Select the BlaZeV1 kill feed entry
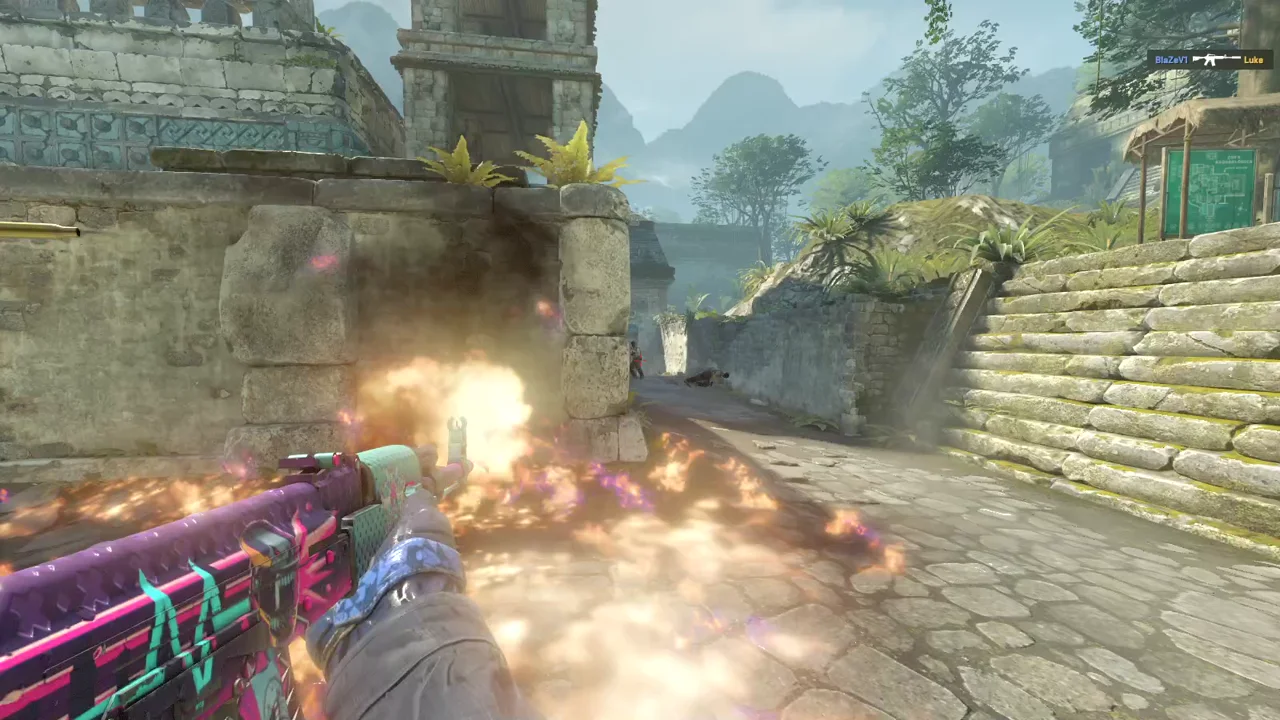1280x720 pixels. click(x=1209, y=60)
